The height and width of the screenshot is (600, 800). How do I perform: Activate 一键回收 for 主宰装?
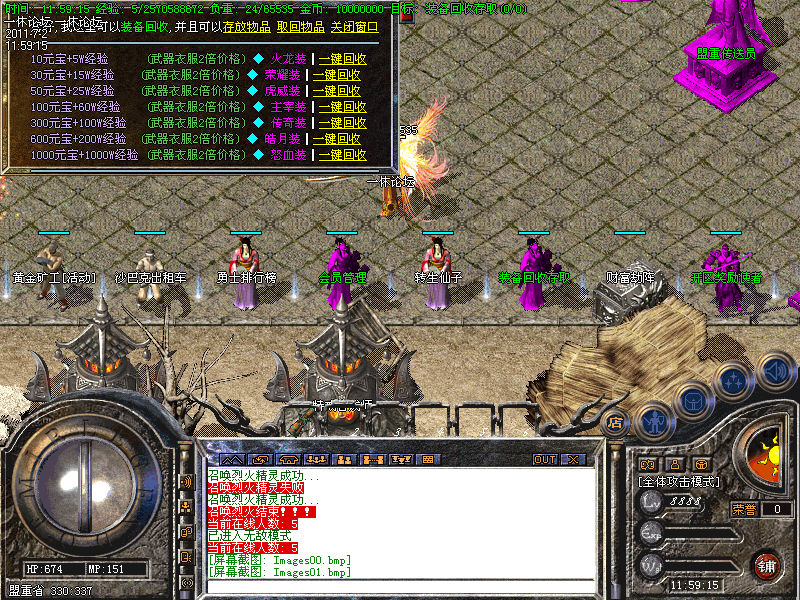click(x=340, y=107)
